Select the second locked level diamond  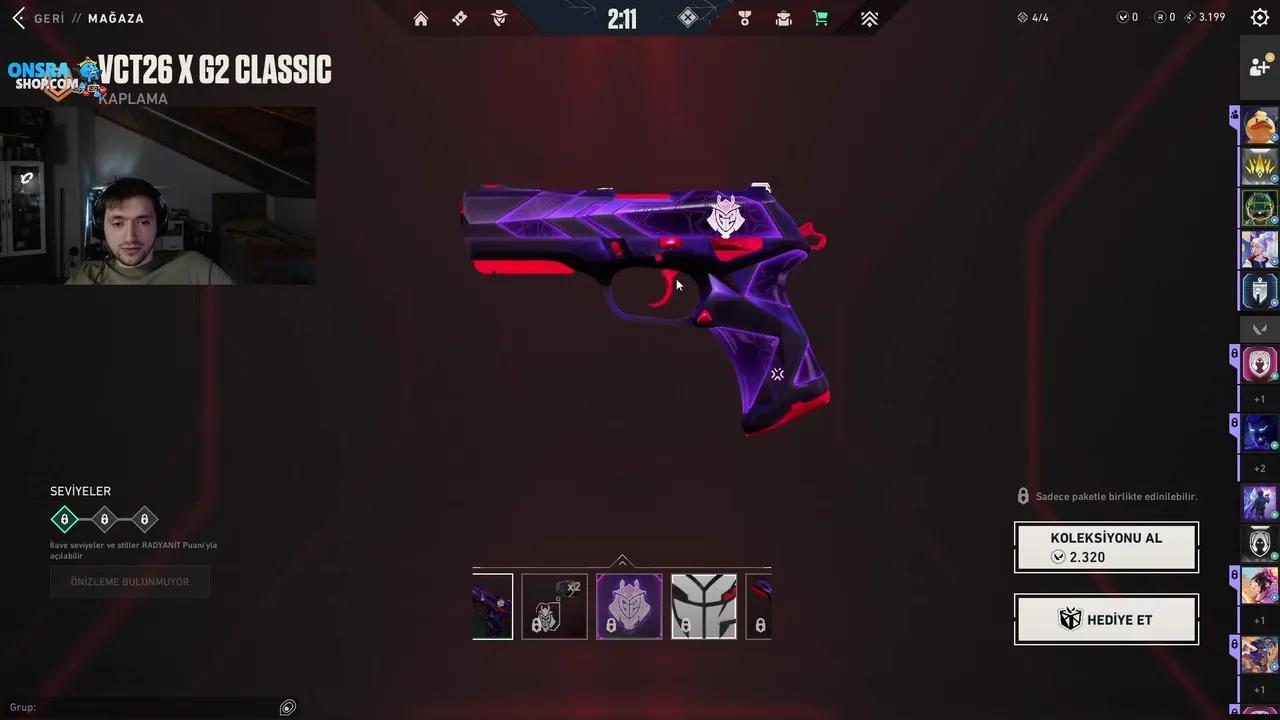click(104, 519)
